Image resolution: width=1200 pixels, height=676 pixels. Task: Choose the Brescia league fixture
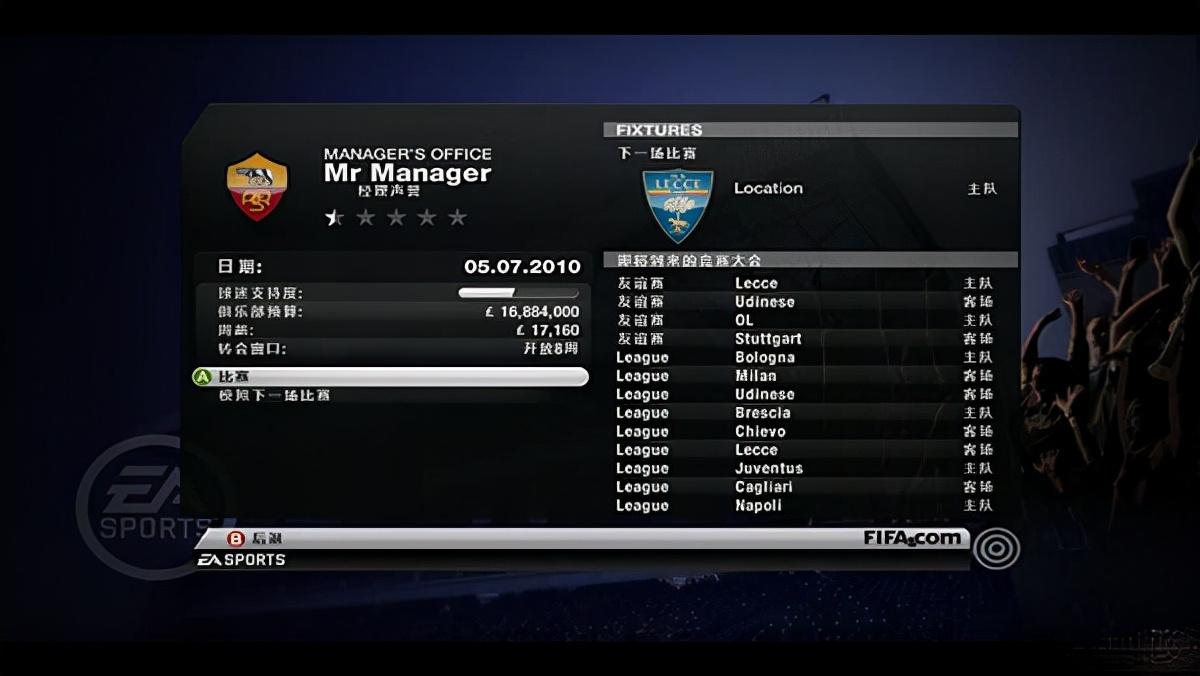coord(762,413)
